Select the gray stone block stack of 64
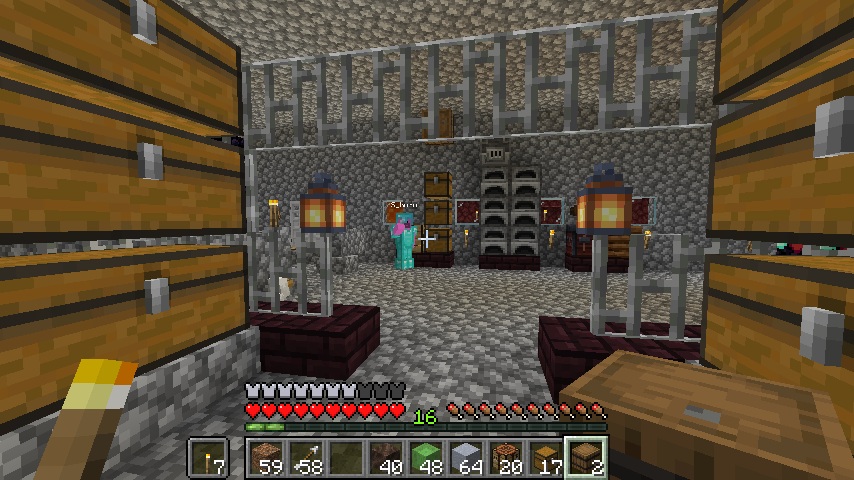Screen dimensions: 854x480 (x=465, y=459)
